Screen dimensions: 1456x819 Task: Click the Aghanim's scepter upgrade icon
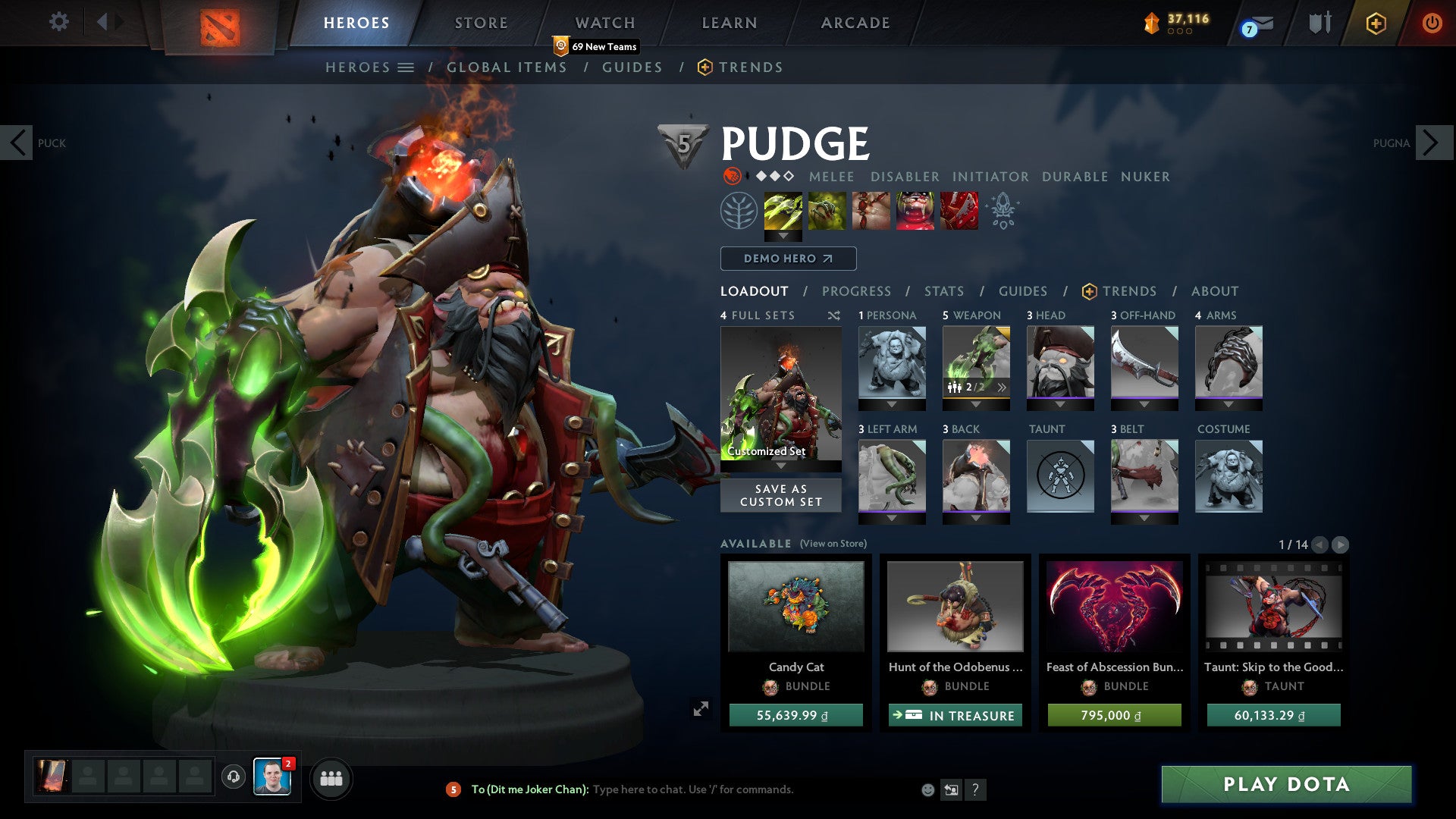coord(1003,211)
